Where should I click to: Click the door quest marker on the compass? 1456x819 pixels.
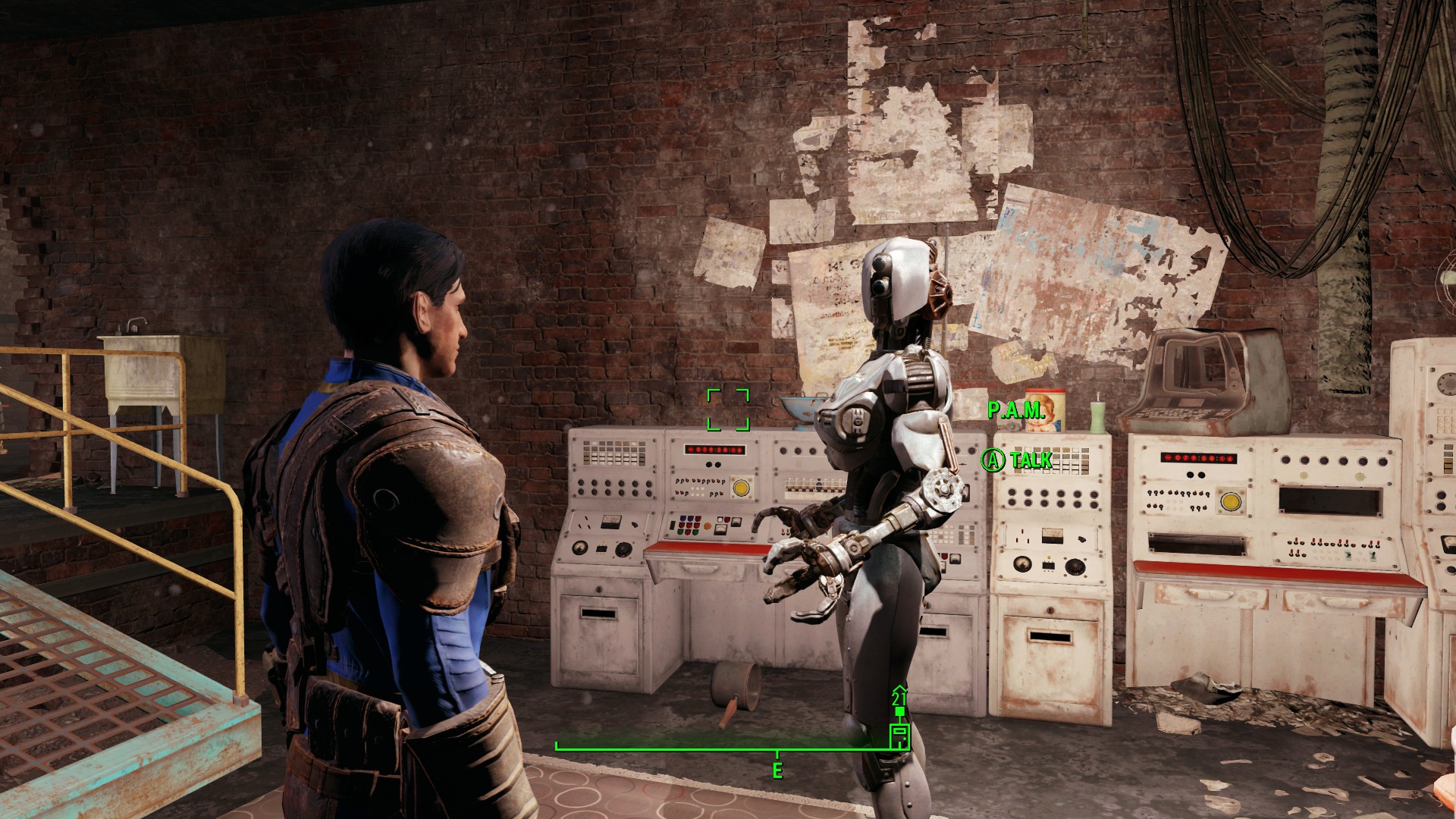tap(899, 736)
